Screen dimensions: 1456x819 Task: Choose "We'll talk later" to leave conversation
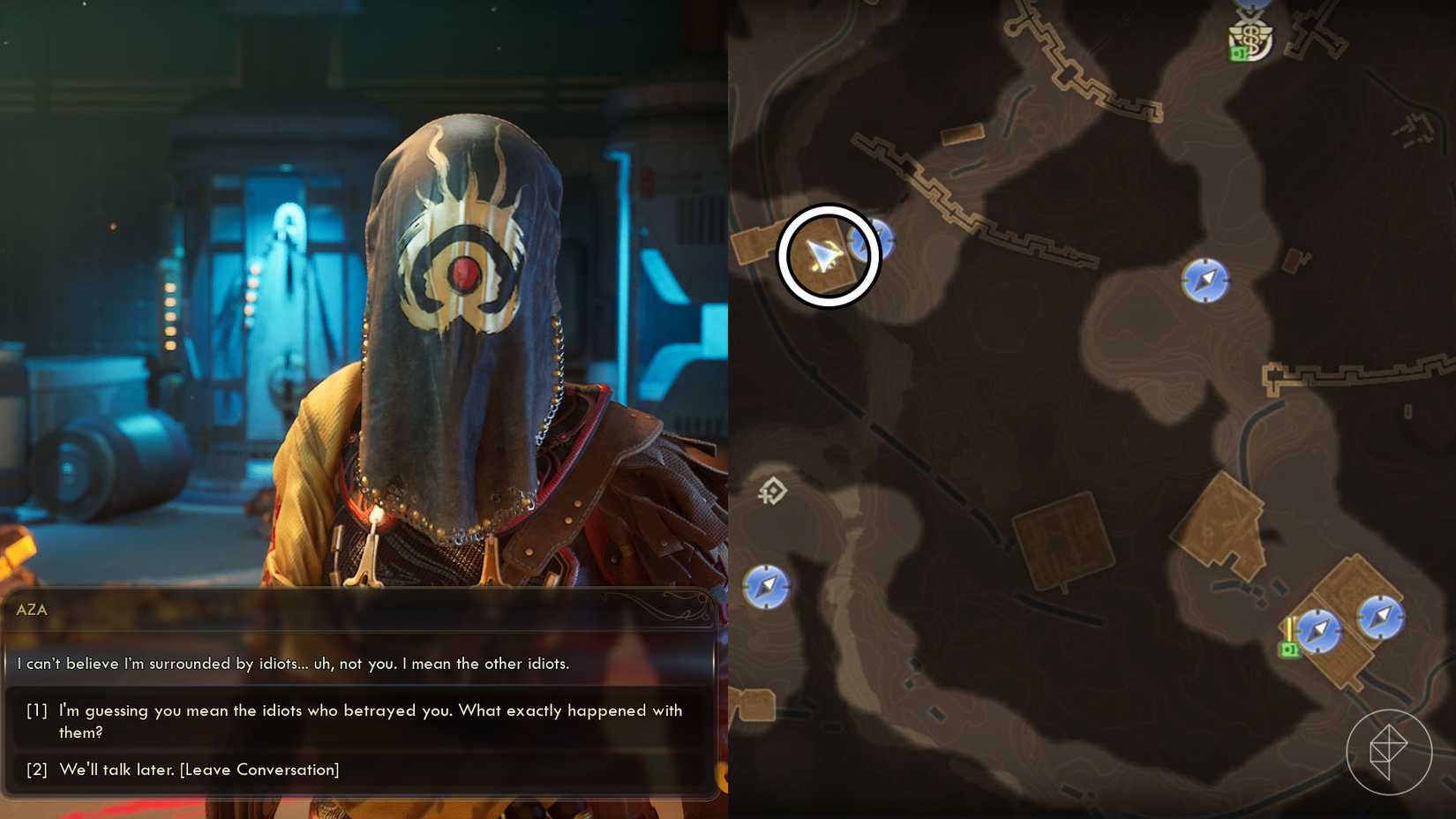(199, 770)
